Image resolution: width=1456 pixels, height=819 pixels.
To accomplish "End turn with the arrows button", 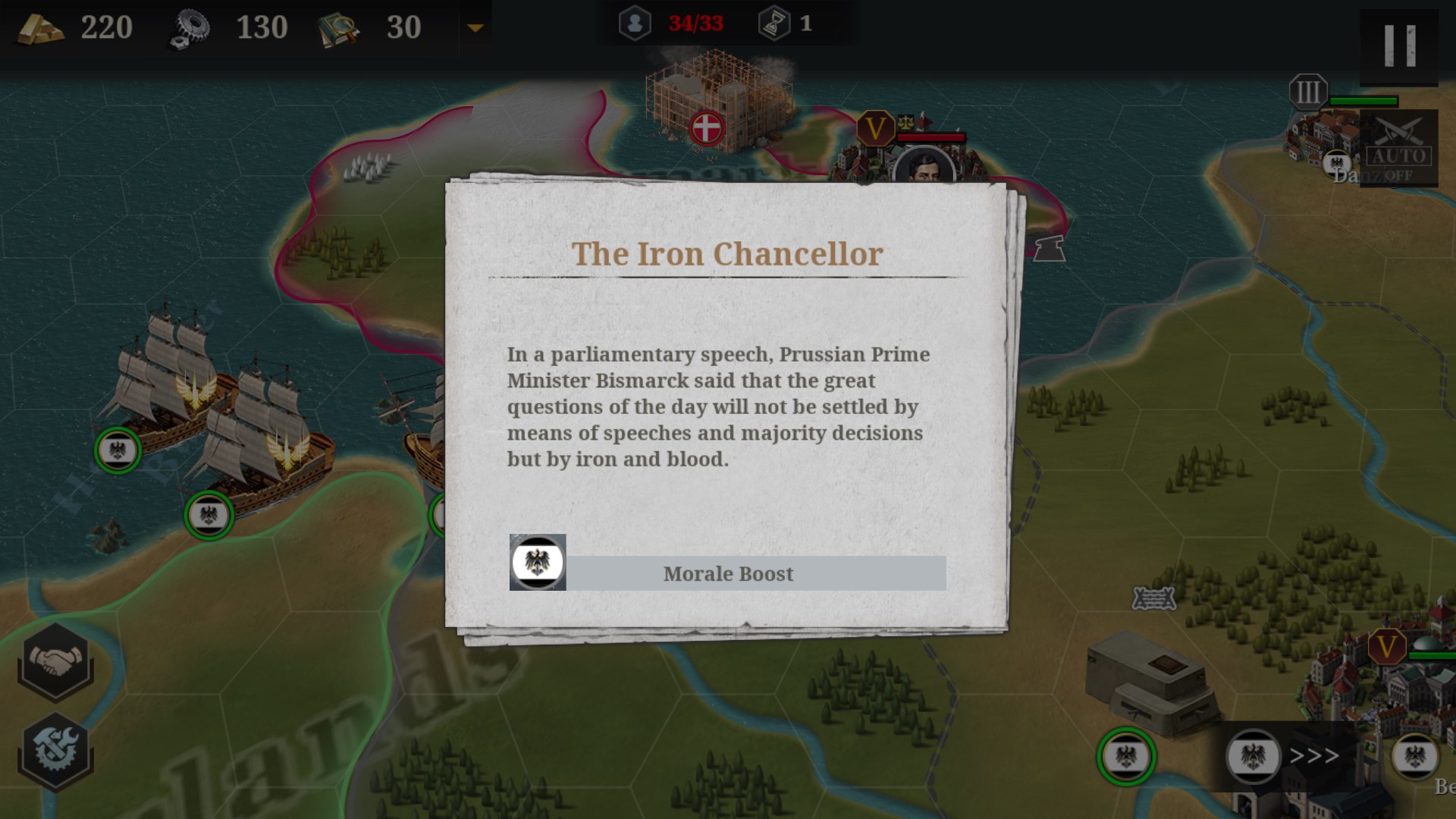I will coord(1313,756).
